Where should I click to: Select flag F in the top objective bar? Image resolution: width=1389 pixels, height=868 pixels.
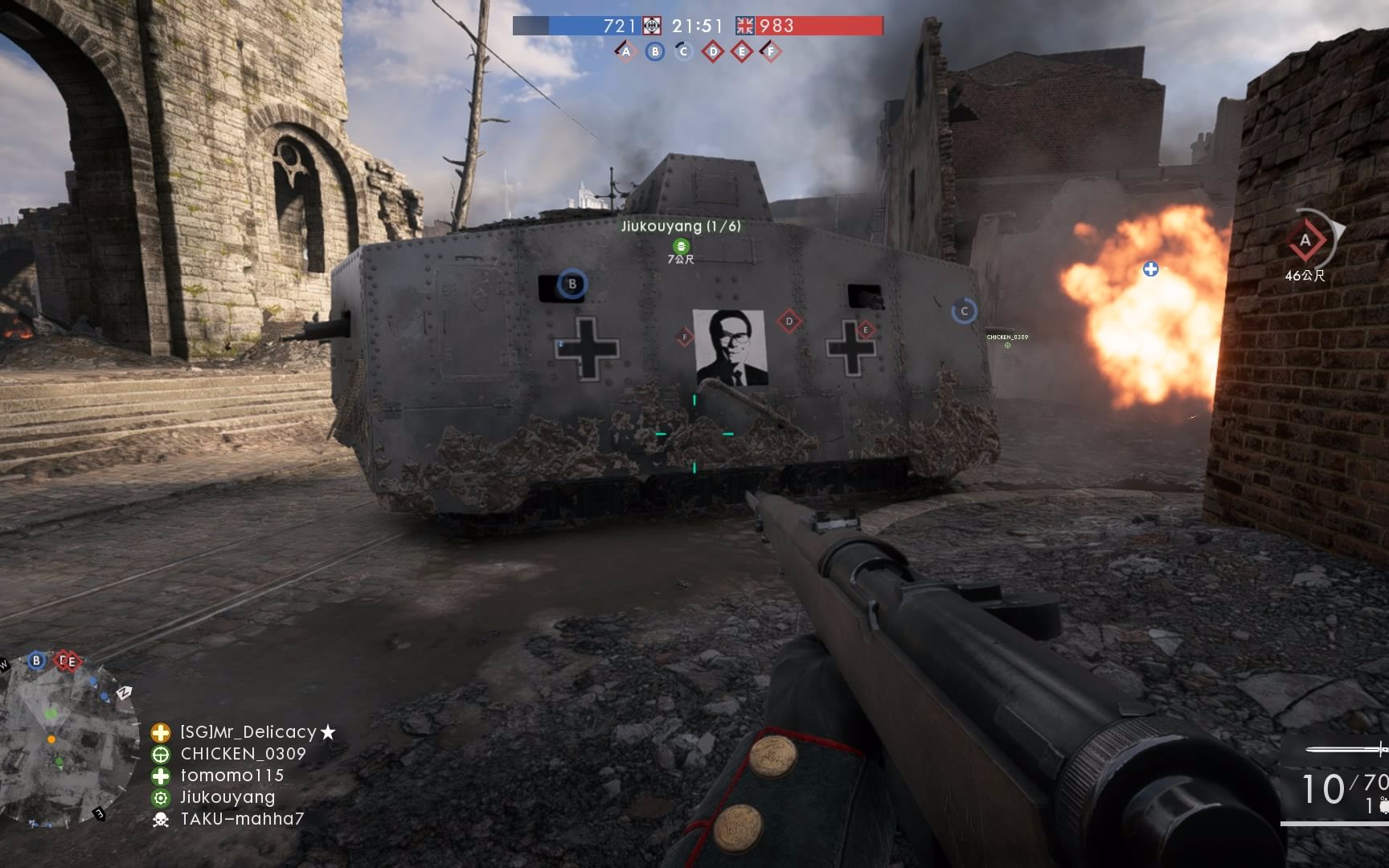[771, 52]
